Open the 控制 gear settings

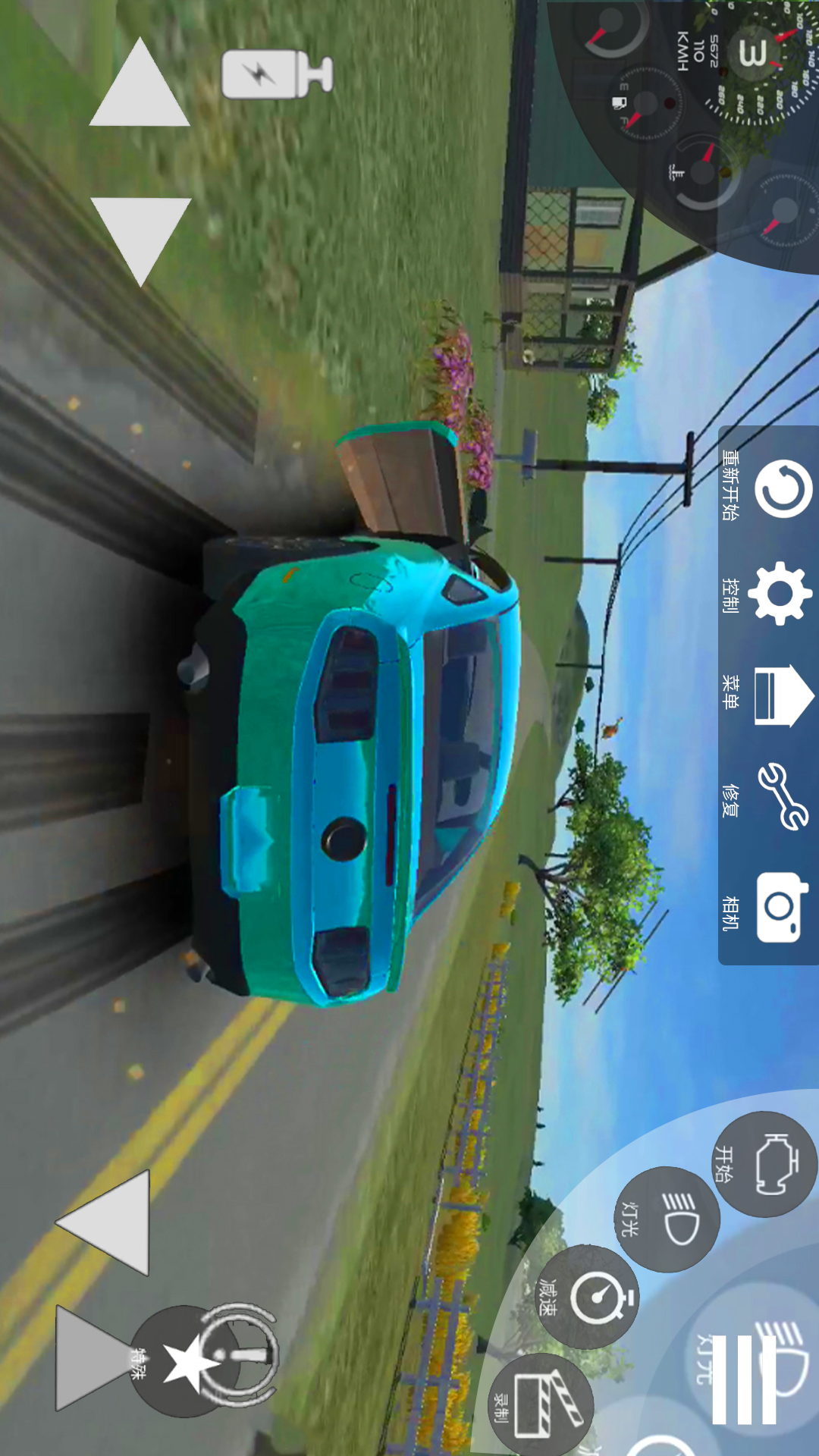[780, 594]
